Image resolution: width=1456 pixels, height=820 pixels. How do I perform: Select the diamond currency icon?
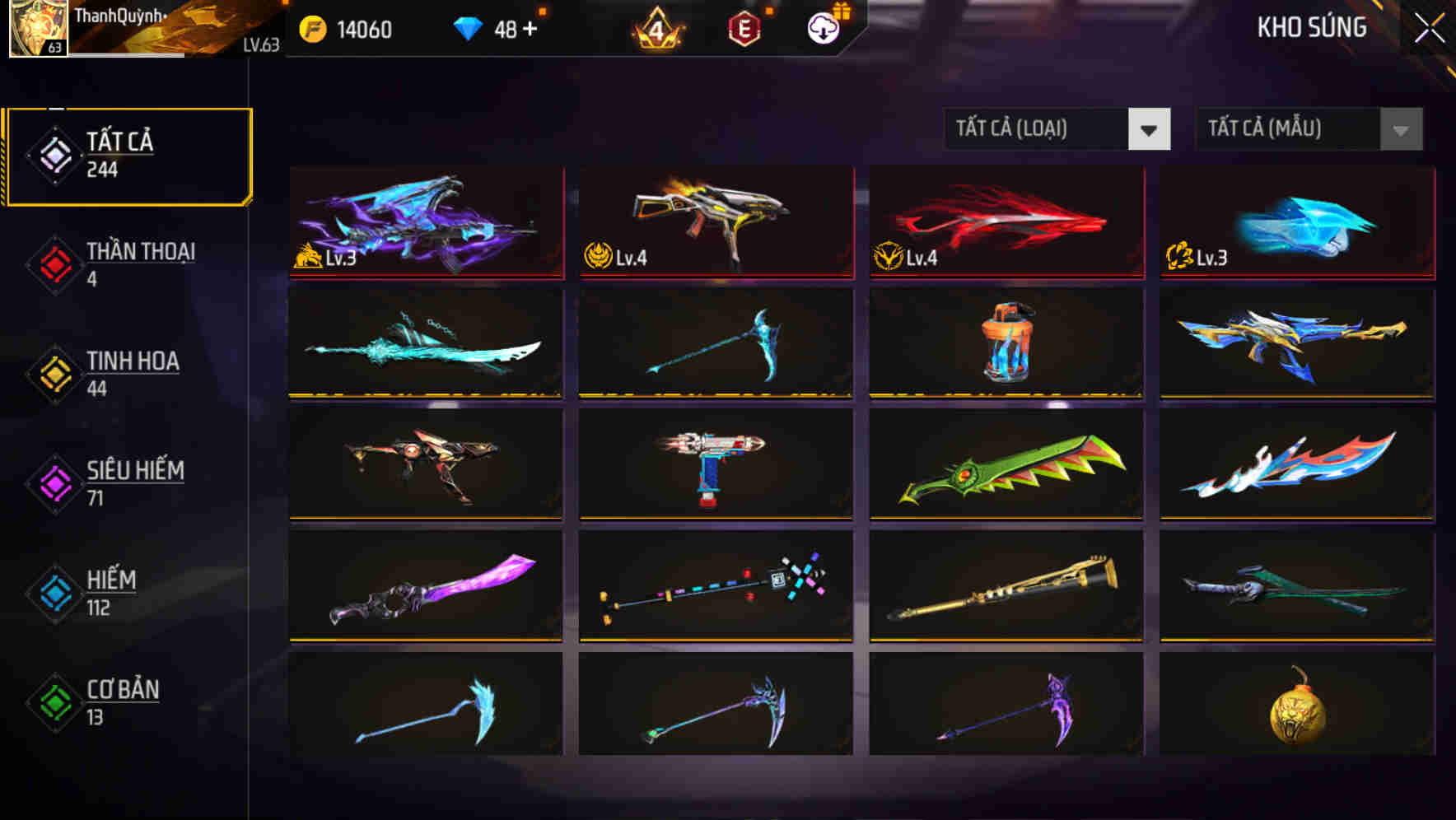tap(470, 26)
